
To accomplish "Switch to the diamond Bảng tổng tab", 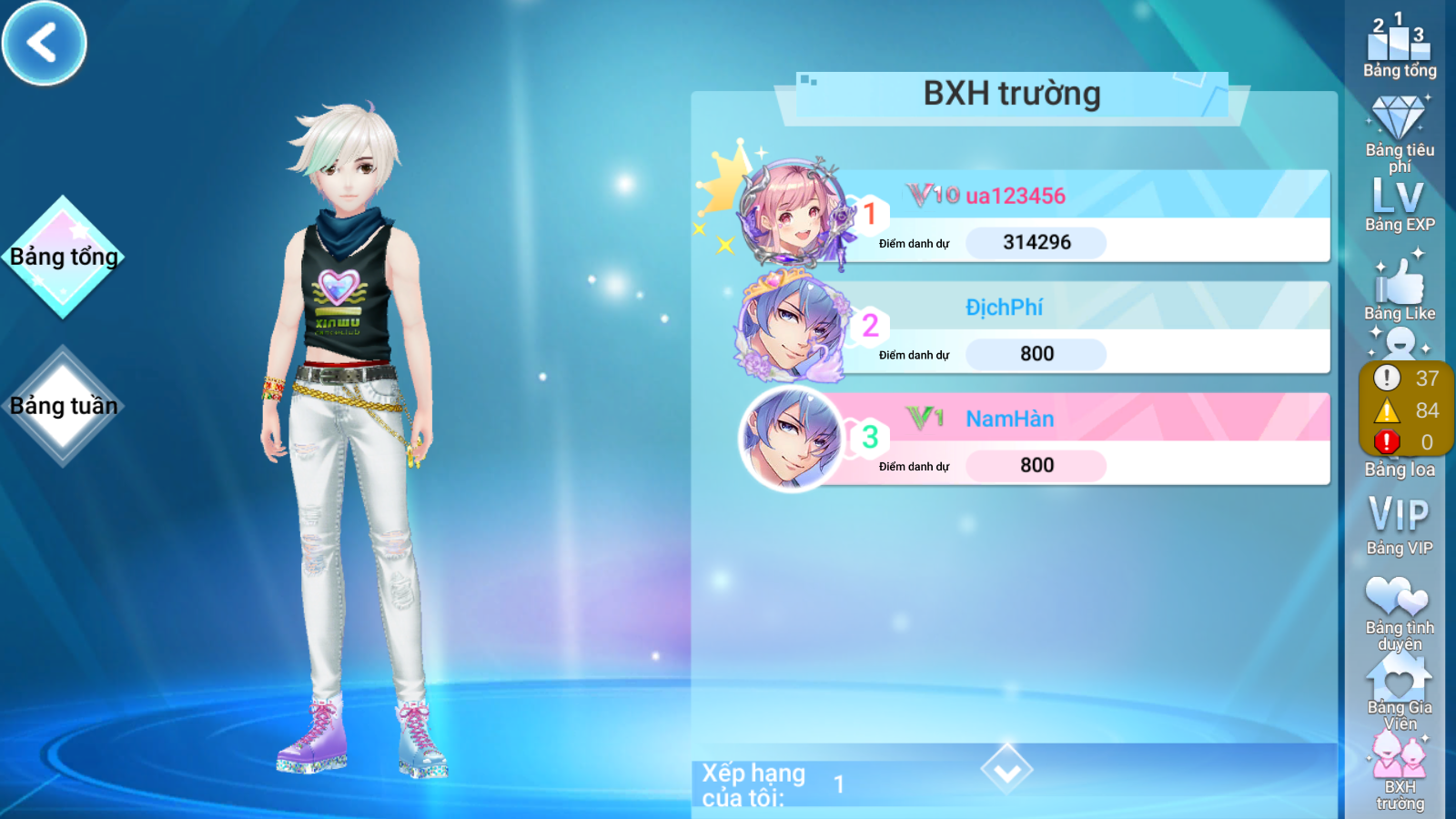I will (63, 257).
